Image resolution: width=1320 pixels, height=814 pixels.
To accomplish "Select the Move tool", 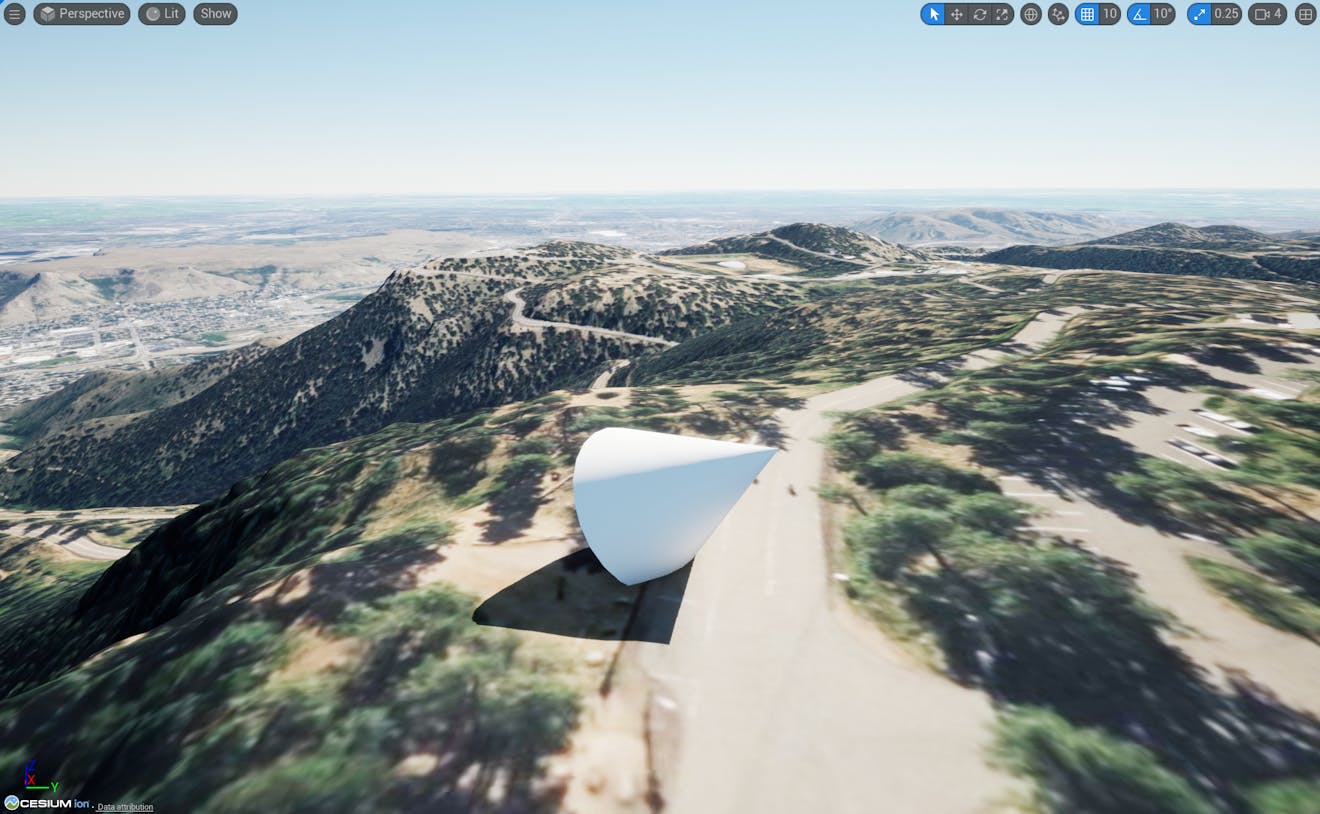I will tap(956, 14).
